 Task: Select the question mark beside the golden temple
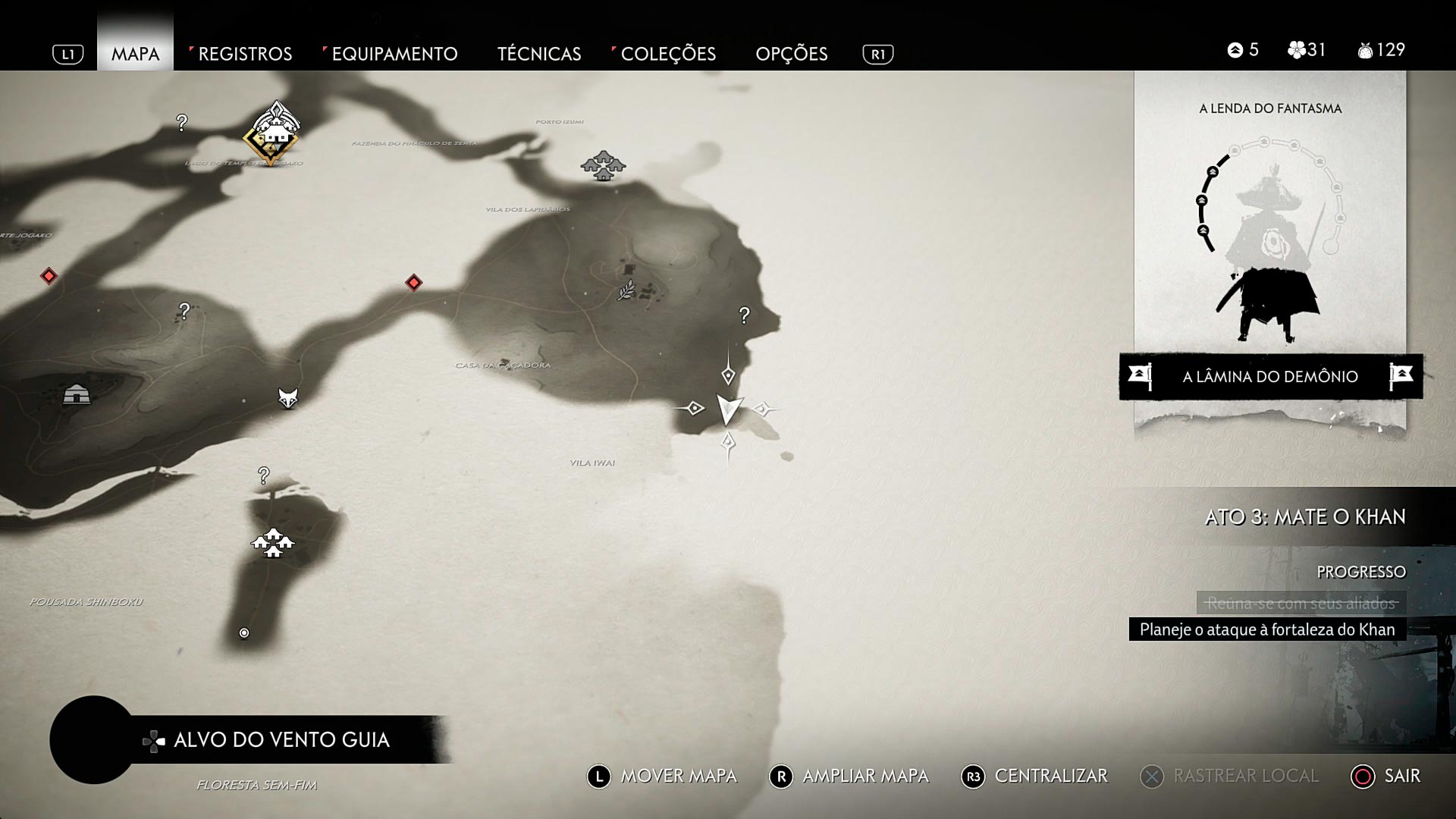182,122
